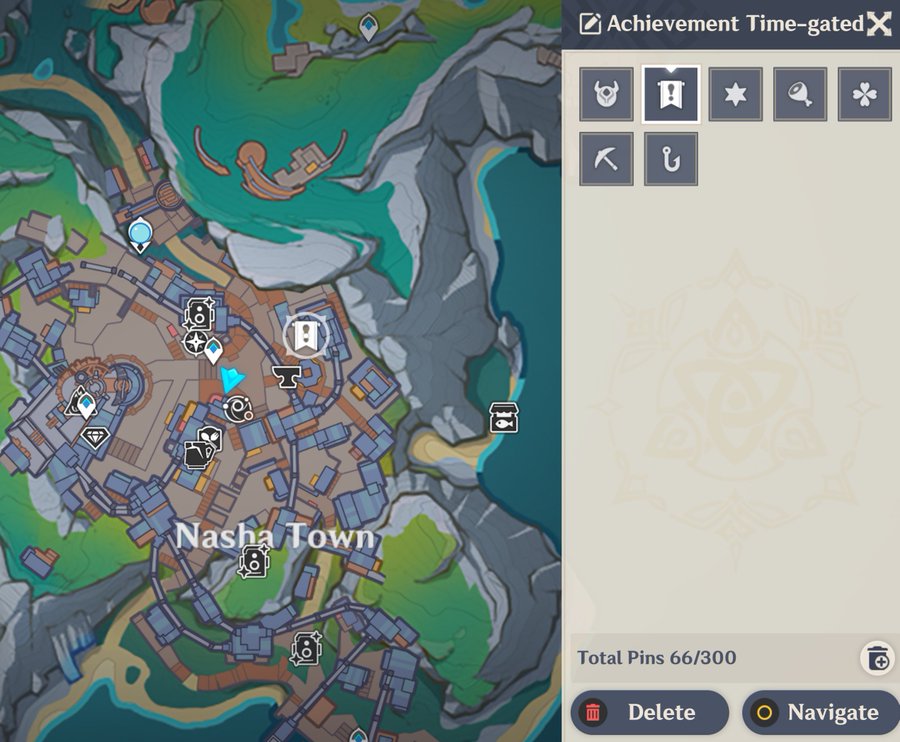Click the fishing shop marker by the shore
This screenshot has height=742, width=900.
pyautogui.click(x=503, y=417)
